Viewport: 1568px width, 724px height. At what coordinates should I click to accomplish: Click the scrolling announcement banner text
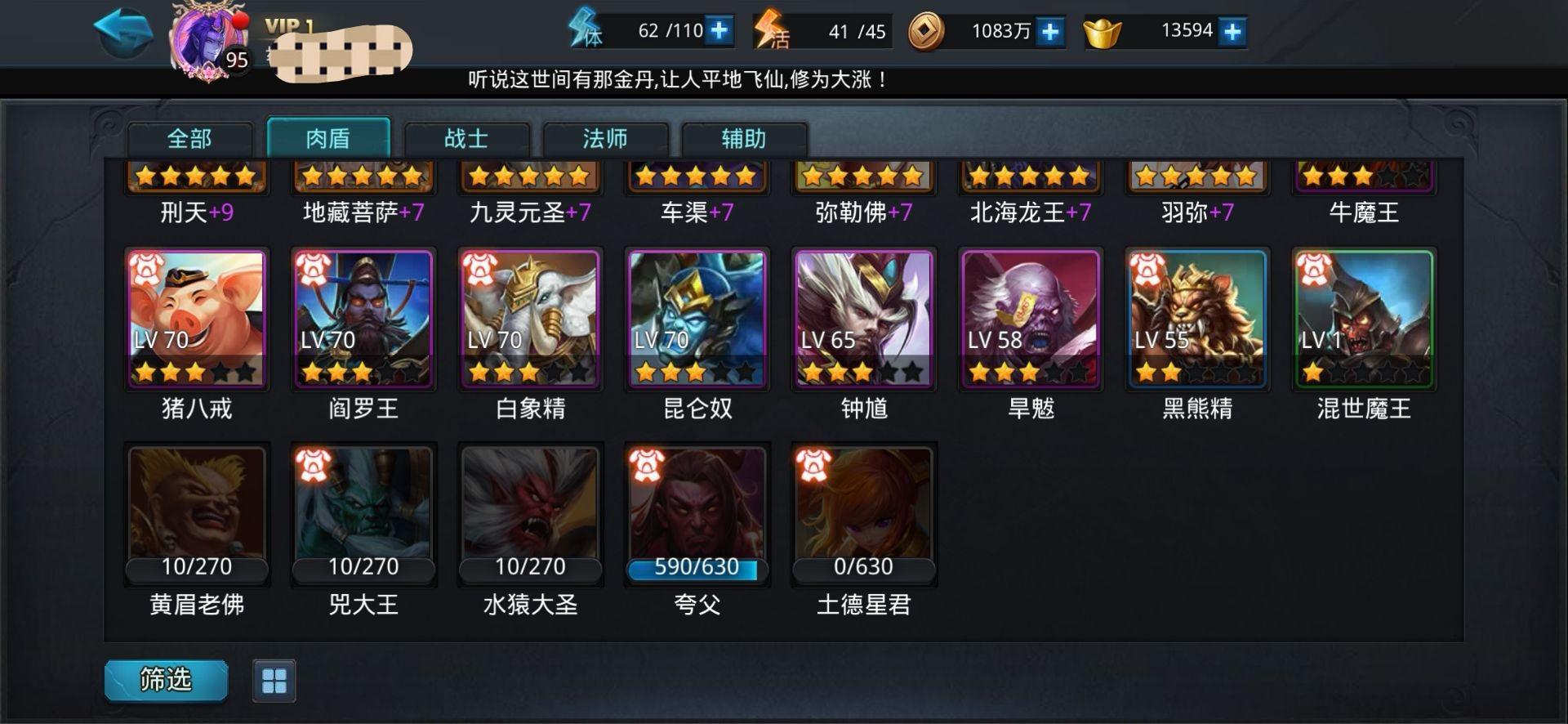(x=676, y=80)
